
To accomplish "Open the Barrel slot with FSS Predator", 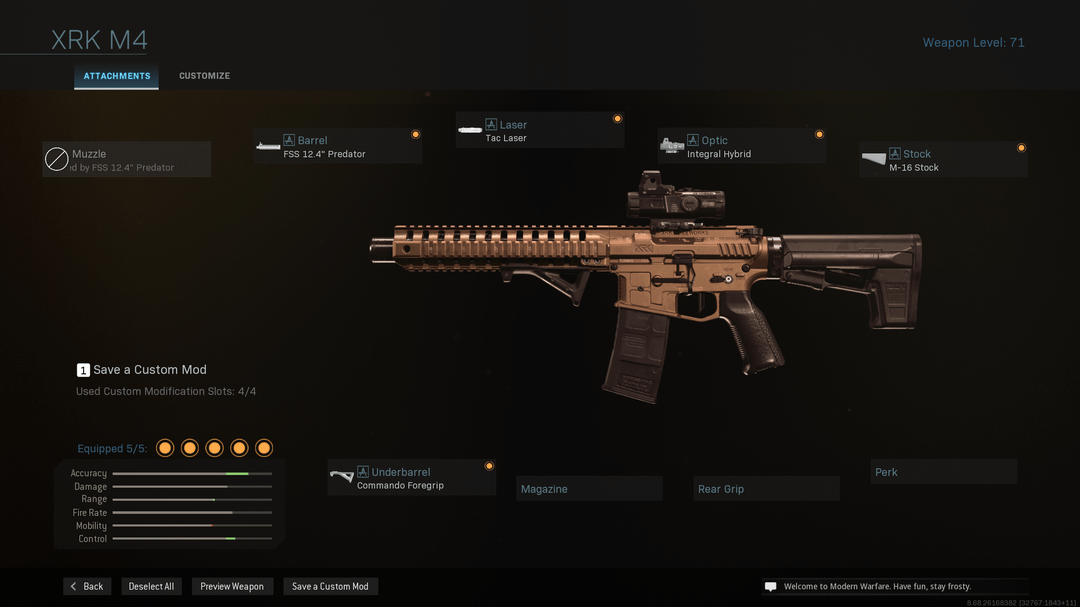I will [x=337, y=147].
